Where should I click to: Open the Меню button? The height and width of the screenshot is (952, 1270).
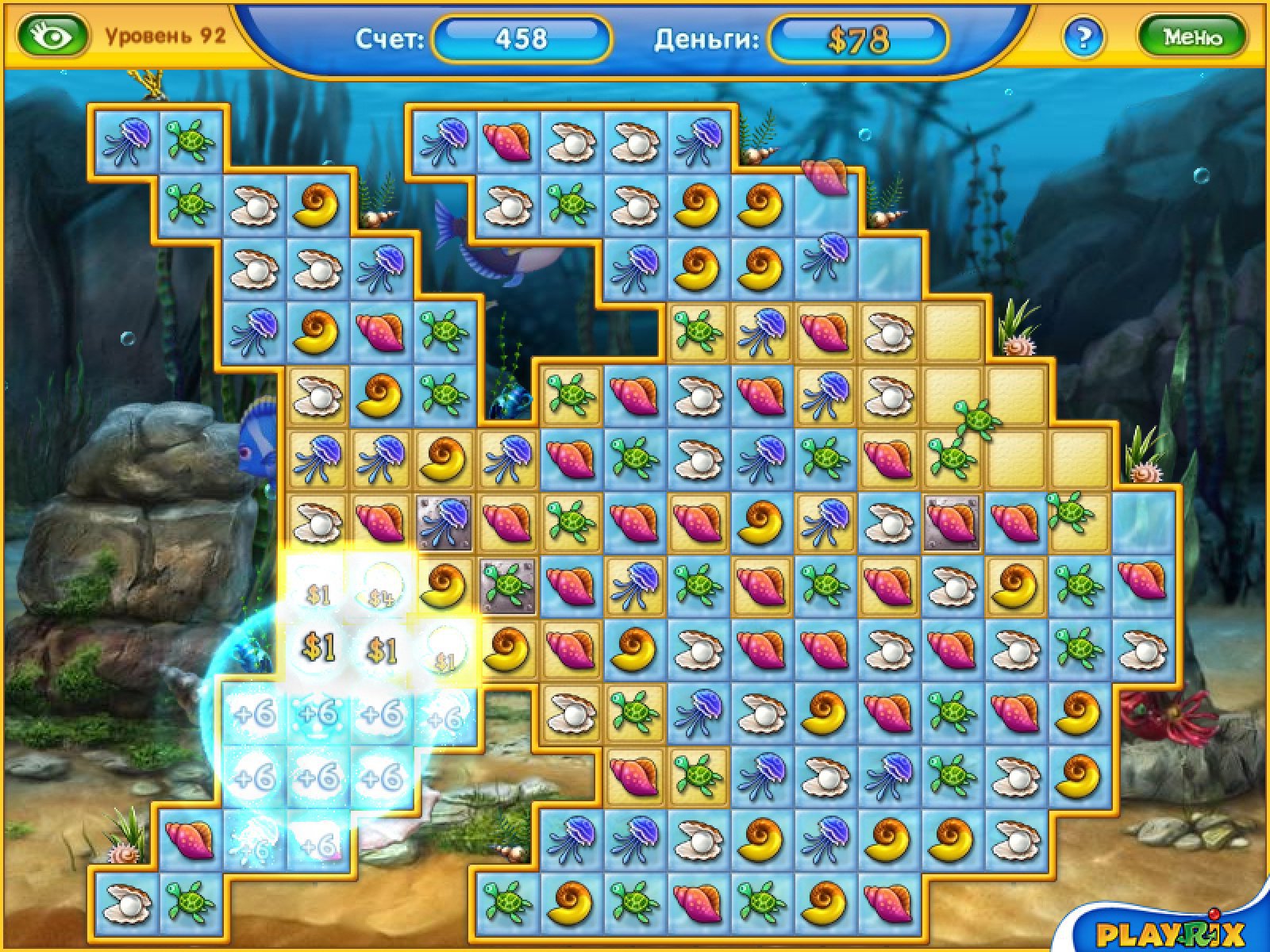1191,36
